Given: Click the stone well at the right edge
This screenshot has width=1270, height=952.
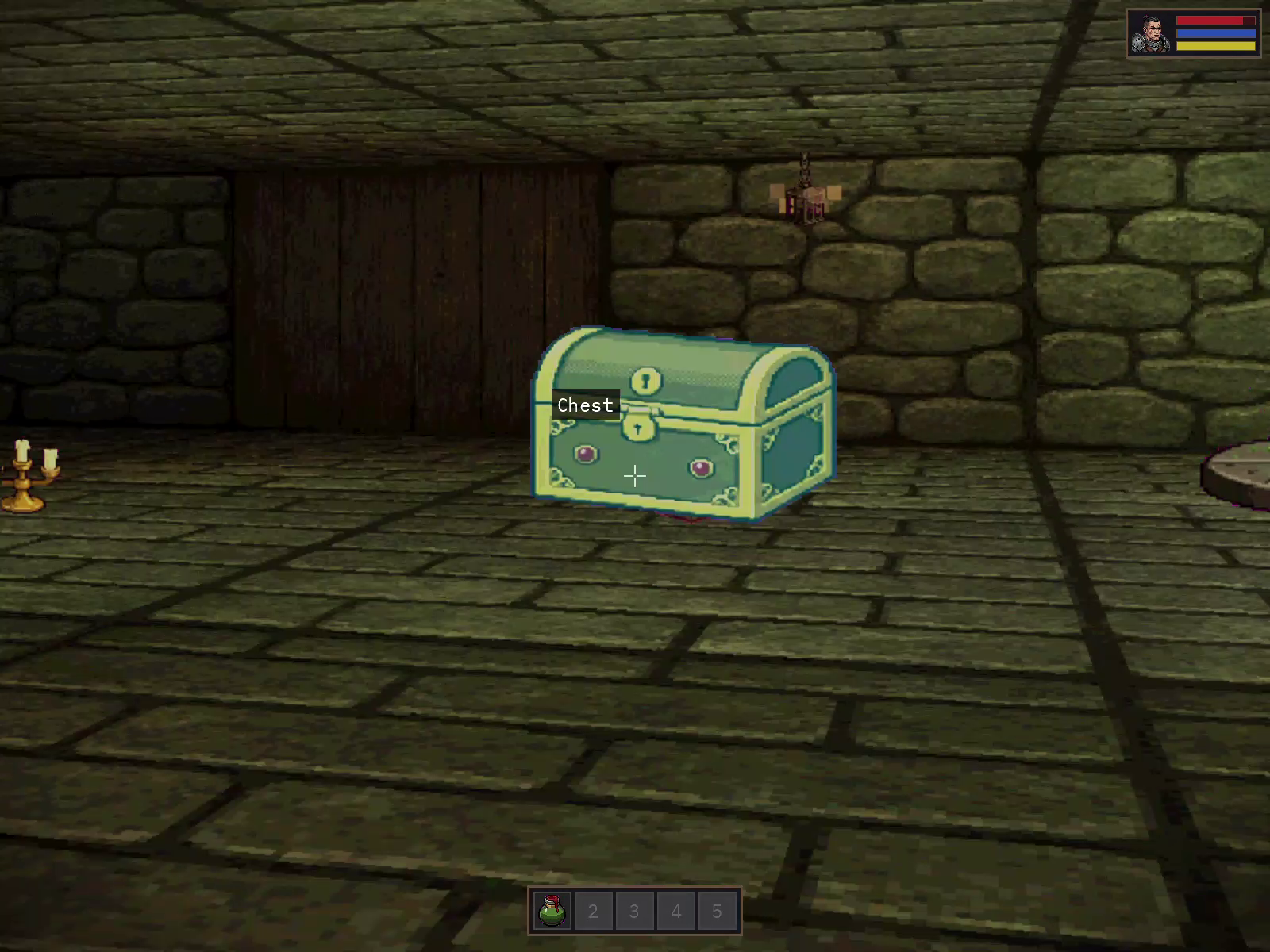Looking at the screenshot, I should (1242, 476).
